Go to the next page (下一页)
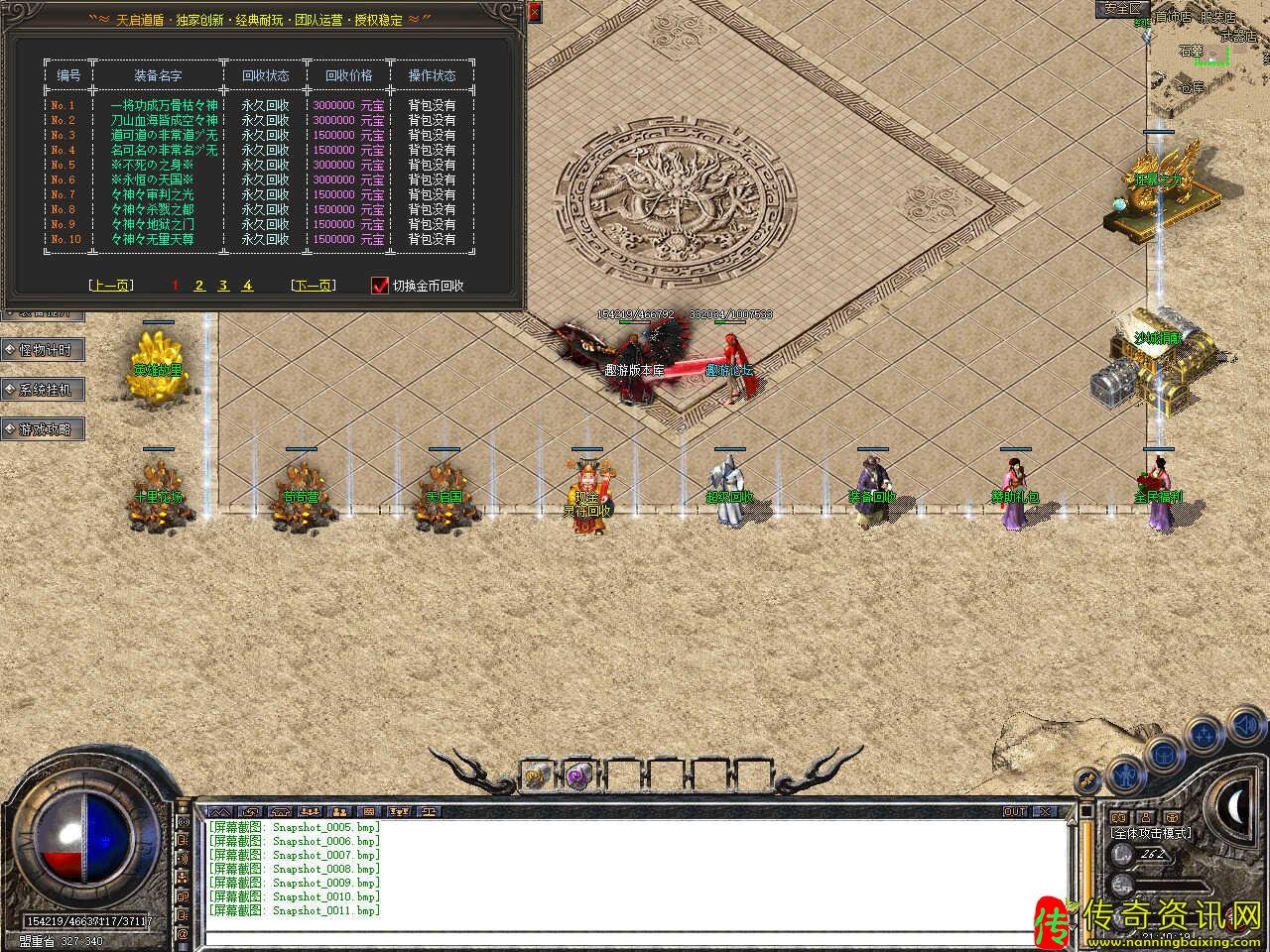Screen dimensions: 1270x952 (313, 286)
